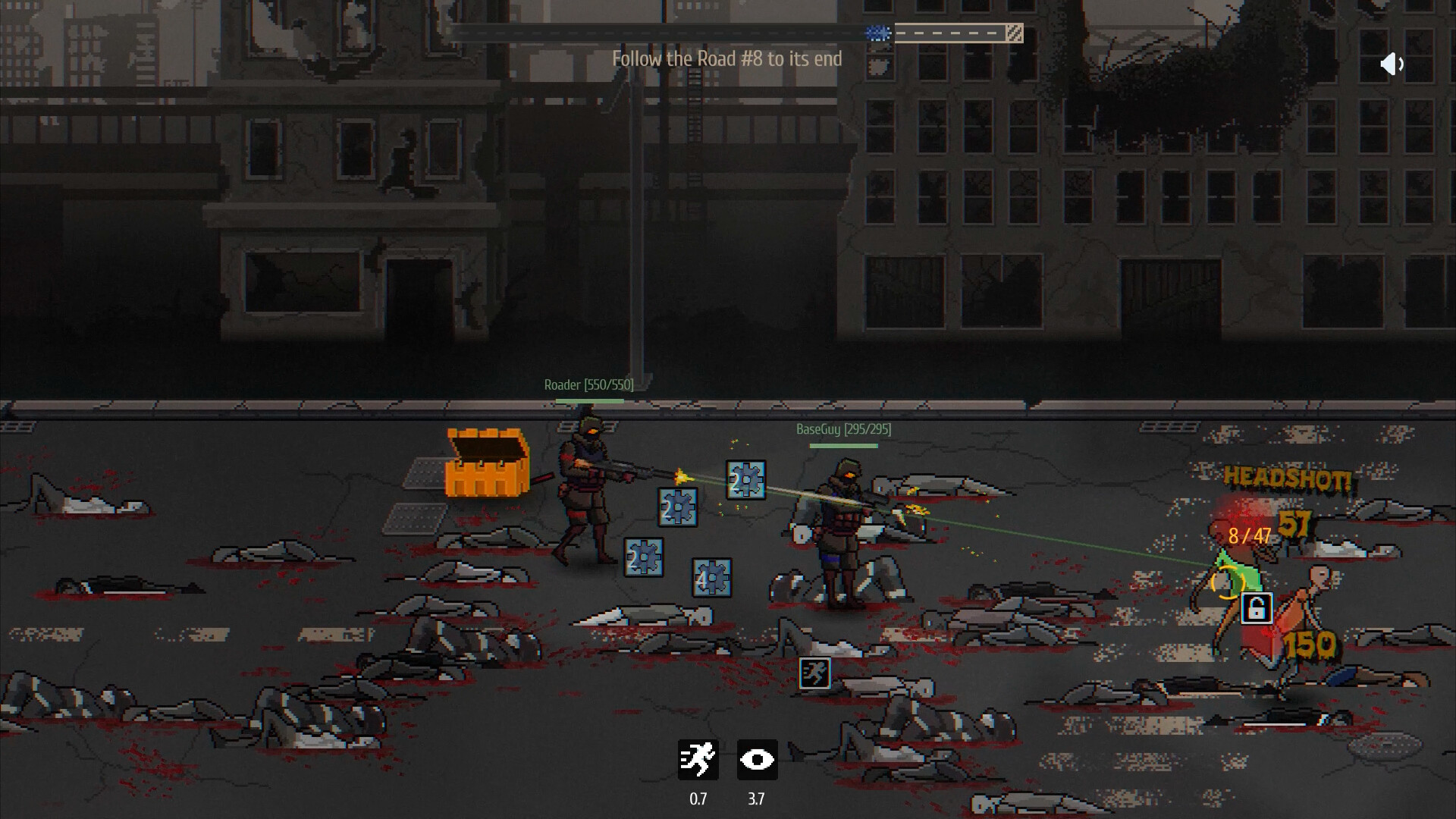This screenshot has height=819, width=1456.
Task: Mute the game audio with the speaker icon
Action: [x=1392, y=64]
